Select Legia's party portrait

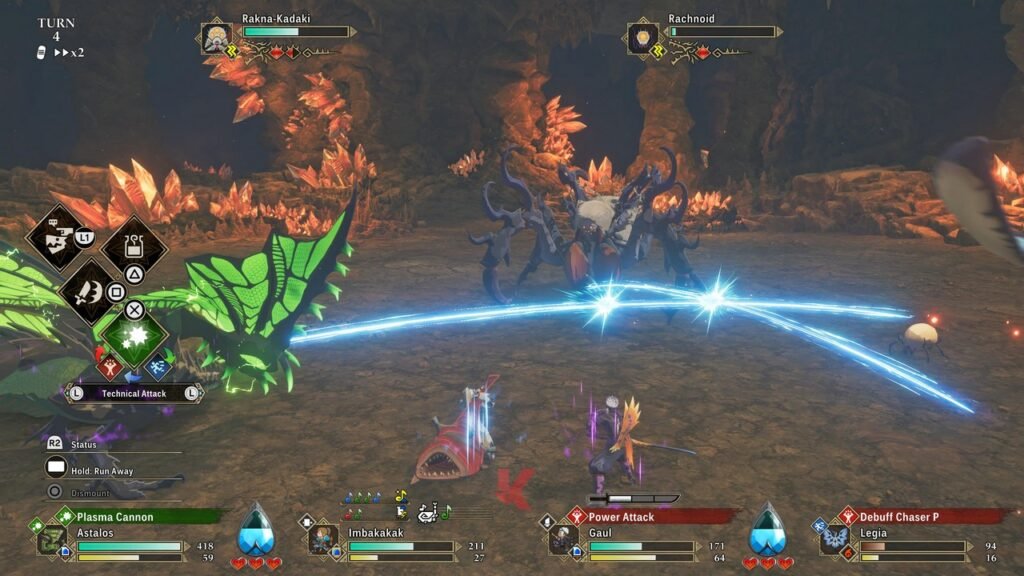834,540
